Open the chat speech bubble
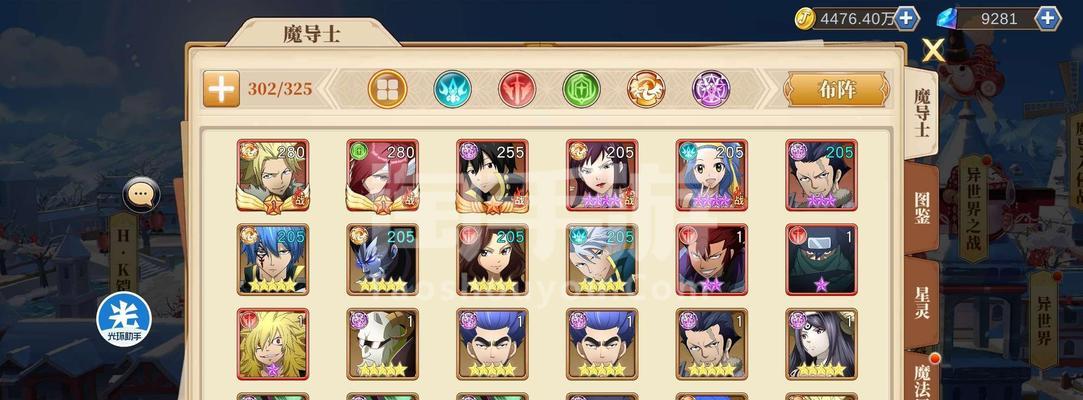Image resolution: width=1083 pixels, height=400 pixels. pyautogui.click(x=141, y=194)
